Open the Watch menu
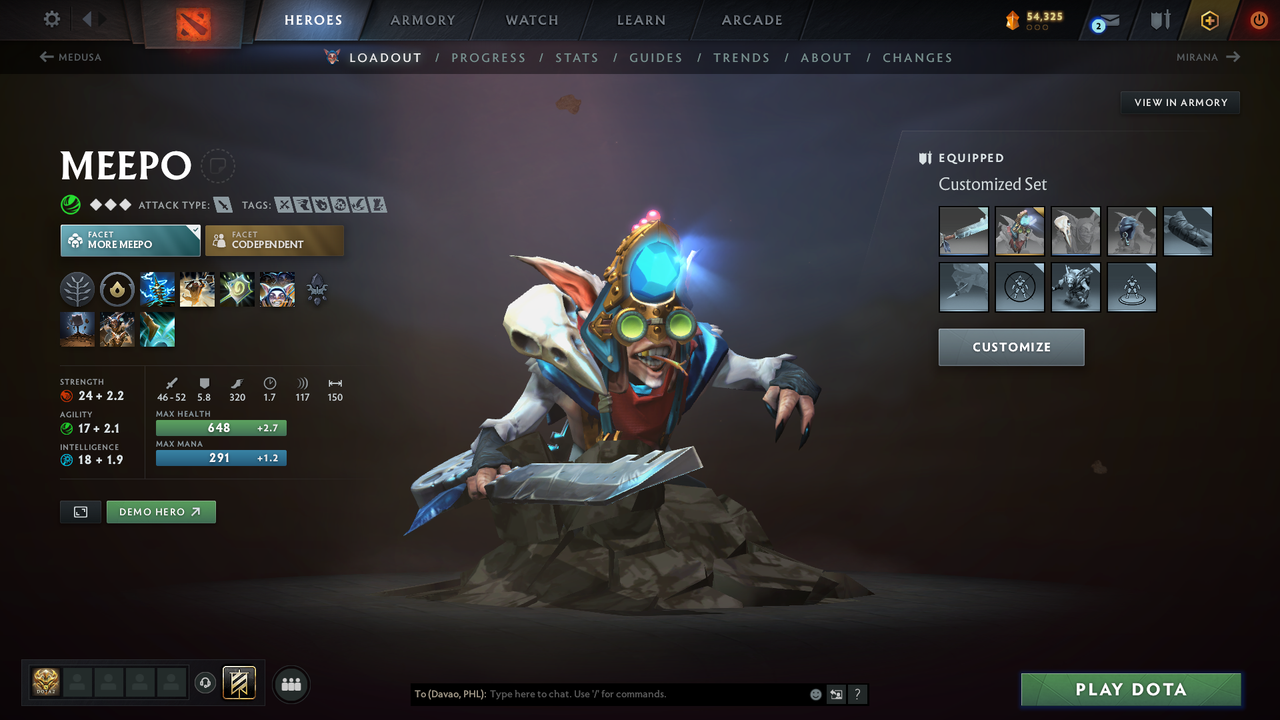The height and width of the screenshot is (720, 1280). tap(531, 19)
